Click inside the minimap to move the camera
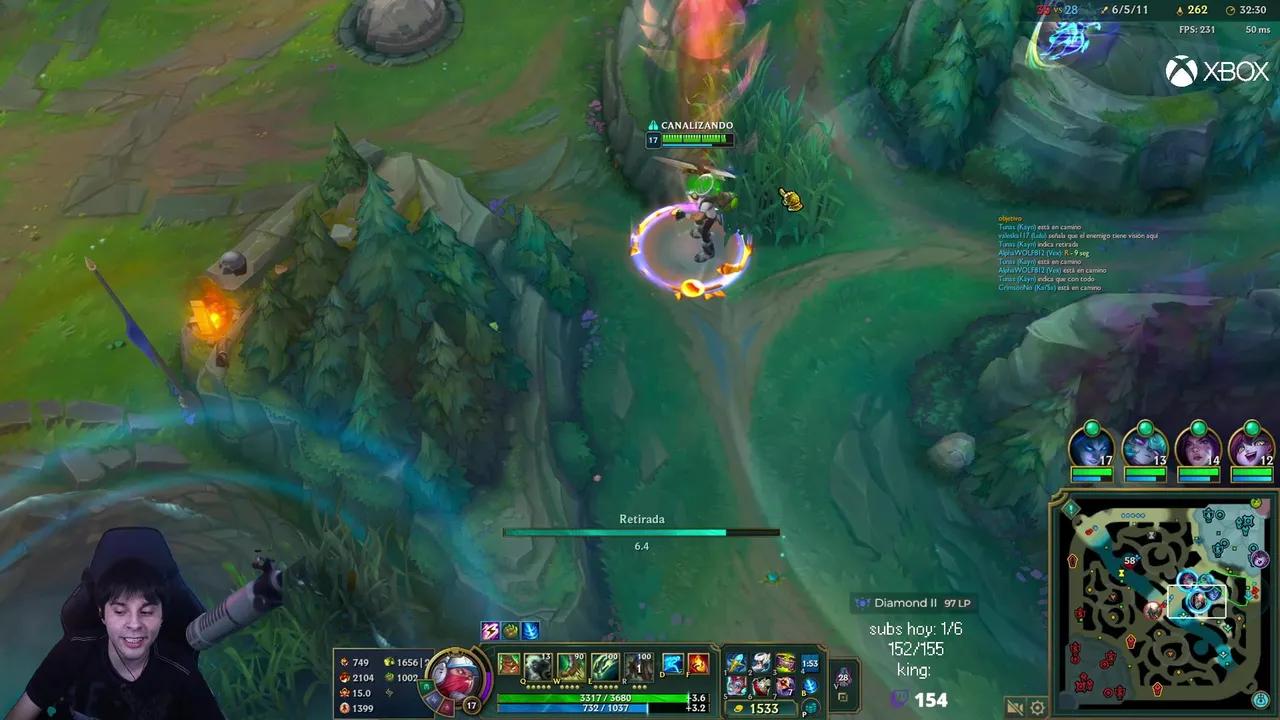Viewport: 1280px width, 720px height. click(1160, 600)
